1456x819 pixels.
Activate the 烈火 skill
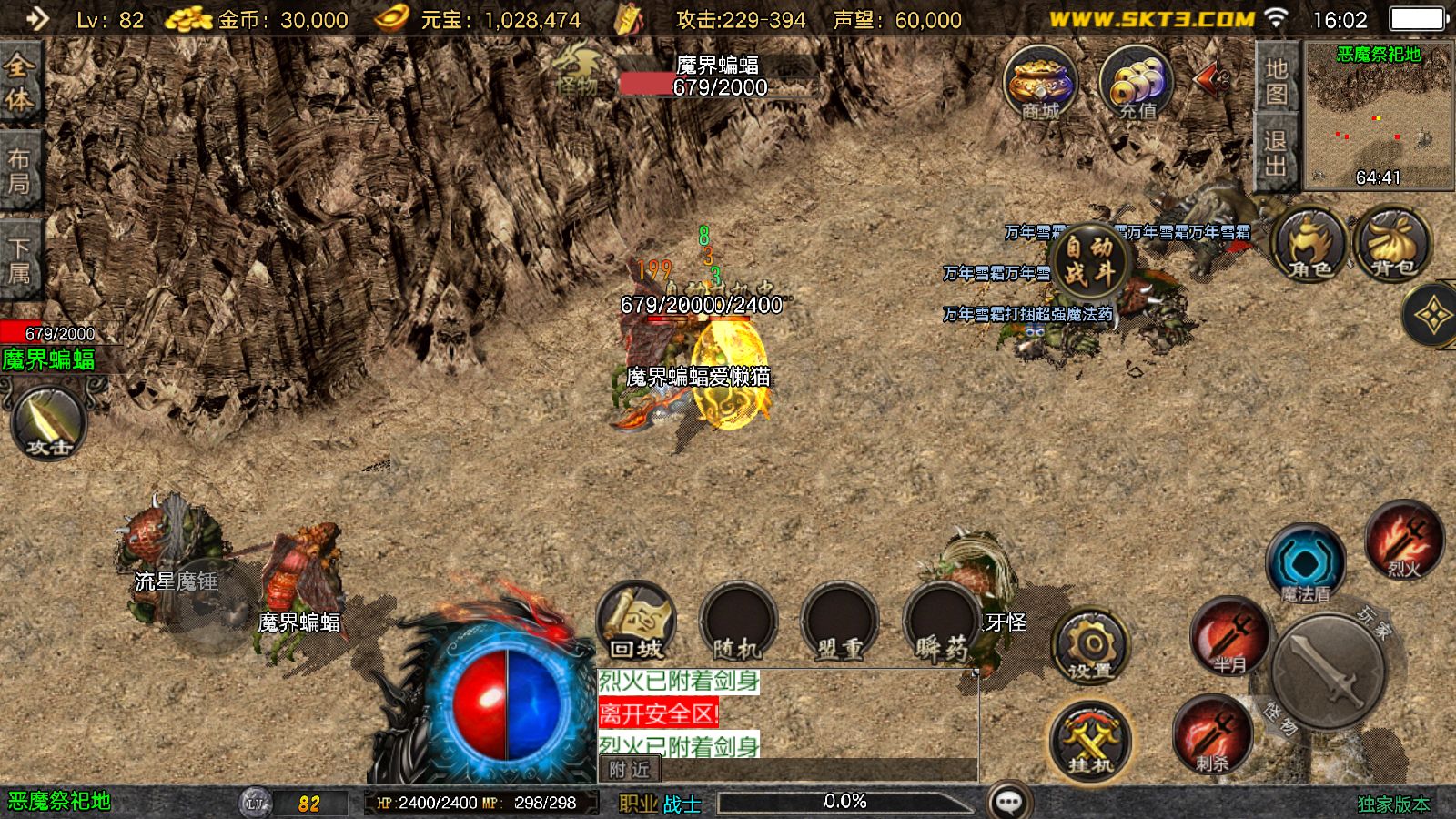tap(1404, 540)
